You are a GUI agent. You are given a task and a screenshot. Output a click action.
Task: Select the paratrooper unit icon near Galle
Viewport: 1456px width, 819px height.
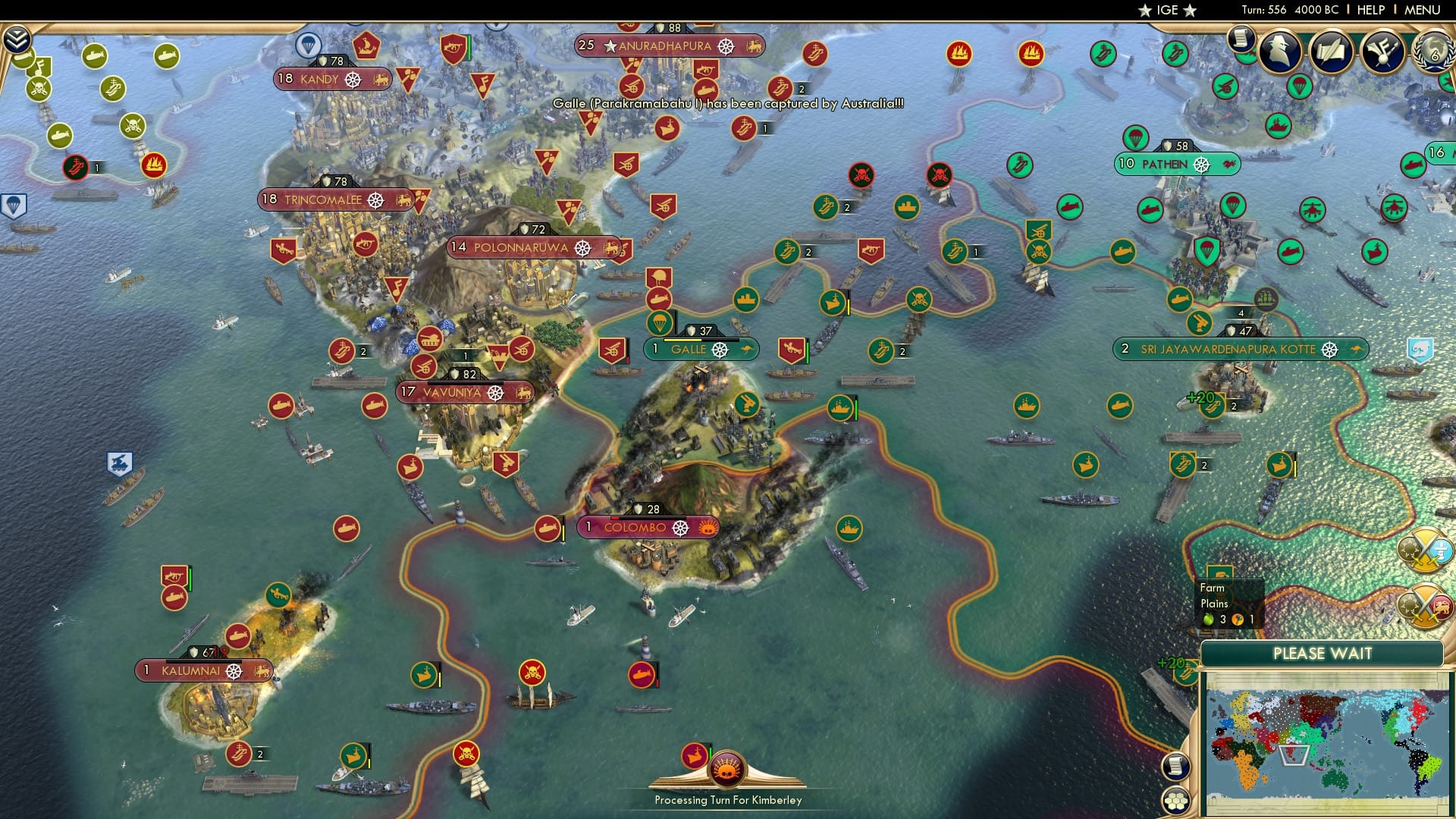(658, 322)
